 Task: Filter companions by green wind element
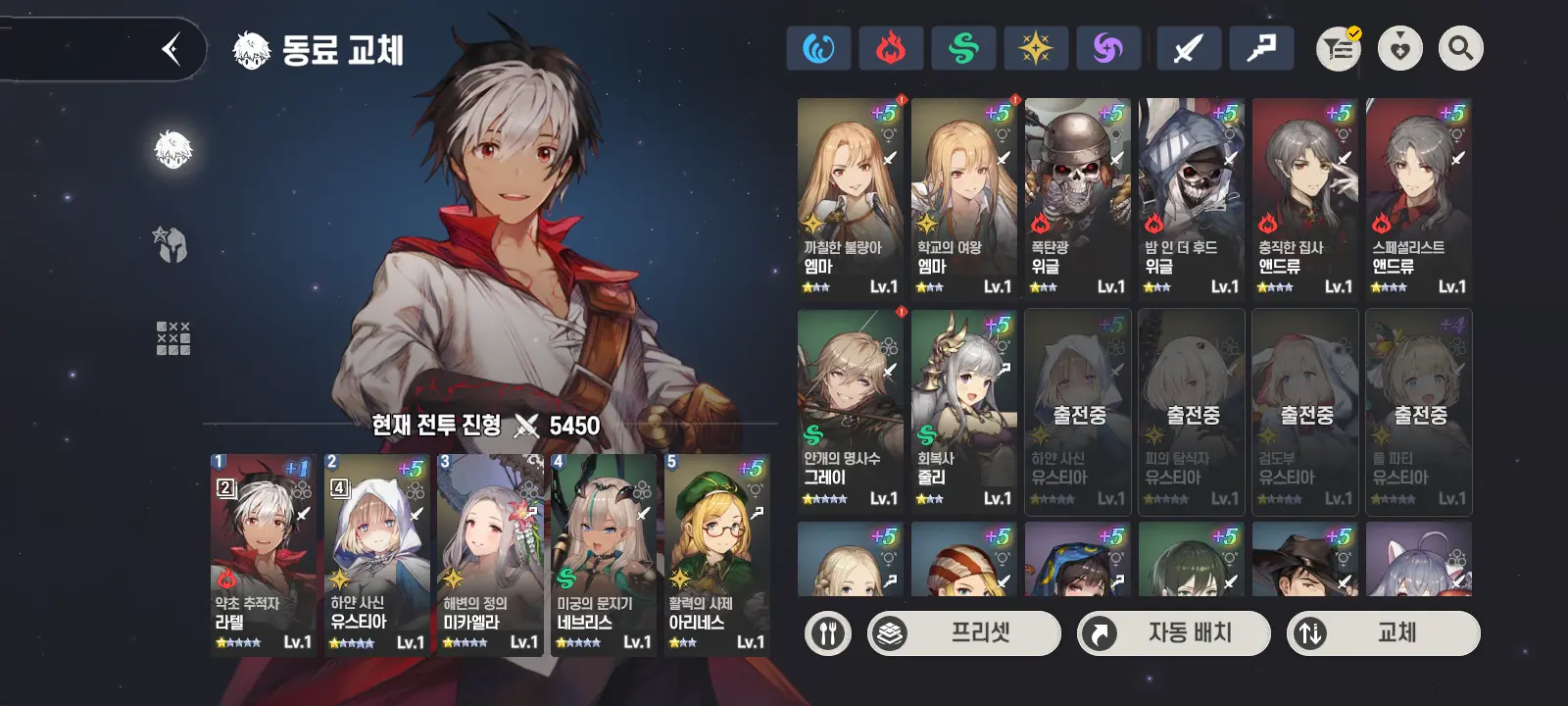(963, 48)
